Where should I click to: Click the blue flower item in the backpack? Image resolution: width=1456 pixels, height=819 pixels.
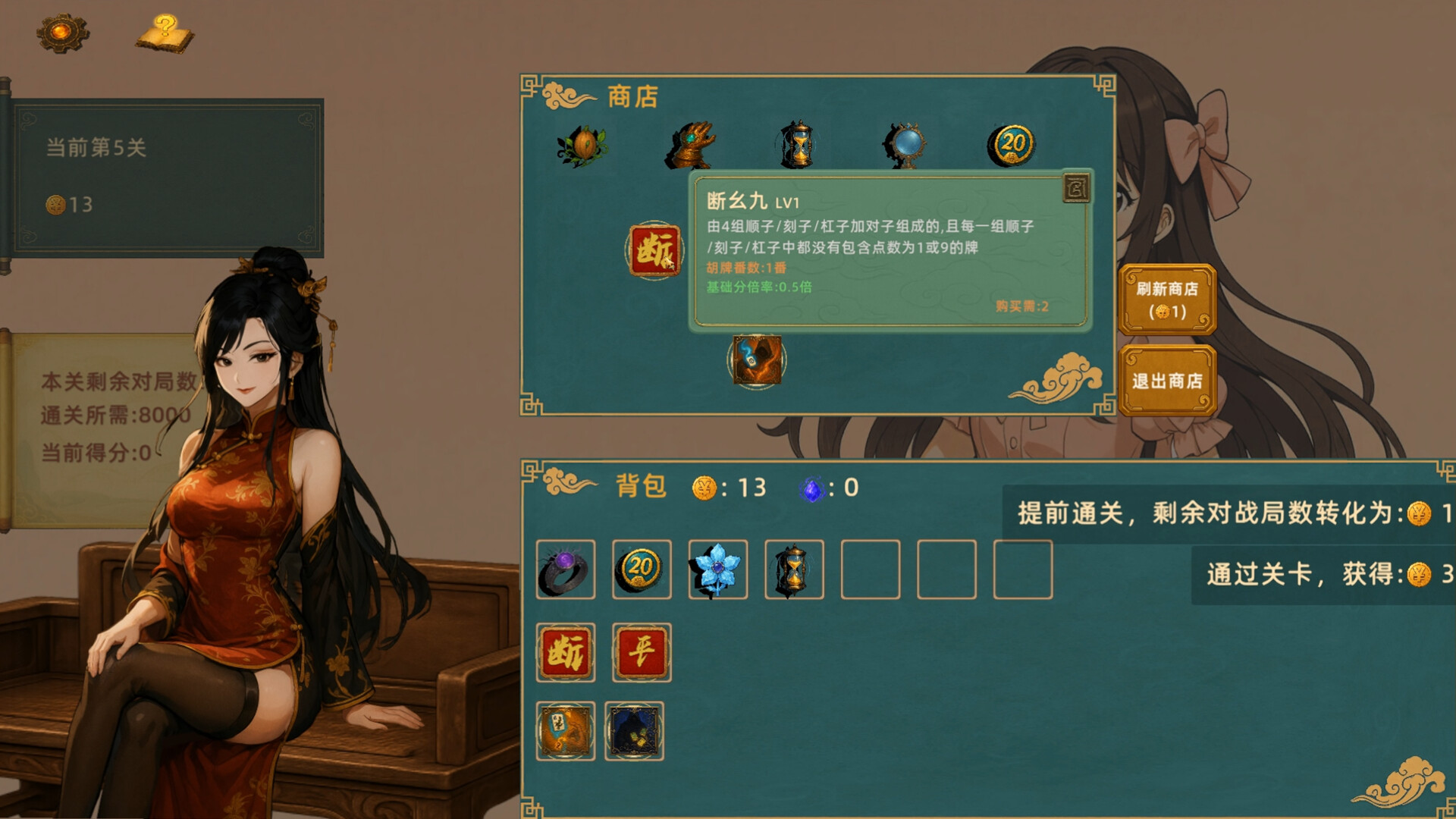point(718,570)
